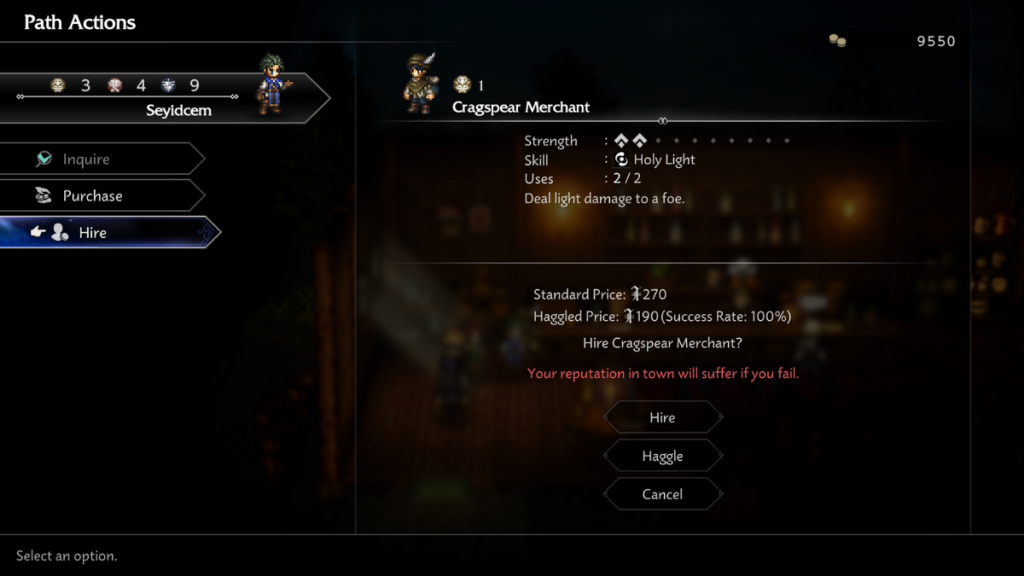Cancel the hire prompt
This screenshot has height=576, width=1024.
coord(662,494)
